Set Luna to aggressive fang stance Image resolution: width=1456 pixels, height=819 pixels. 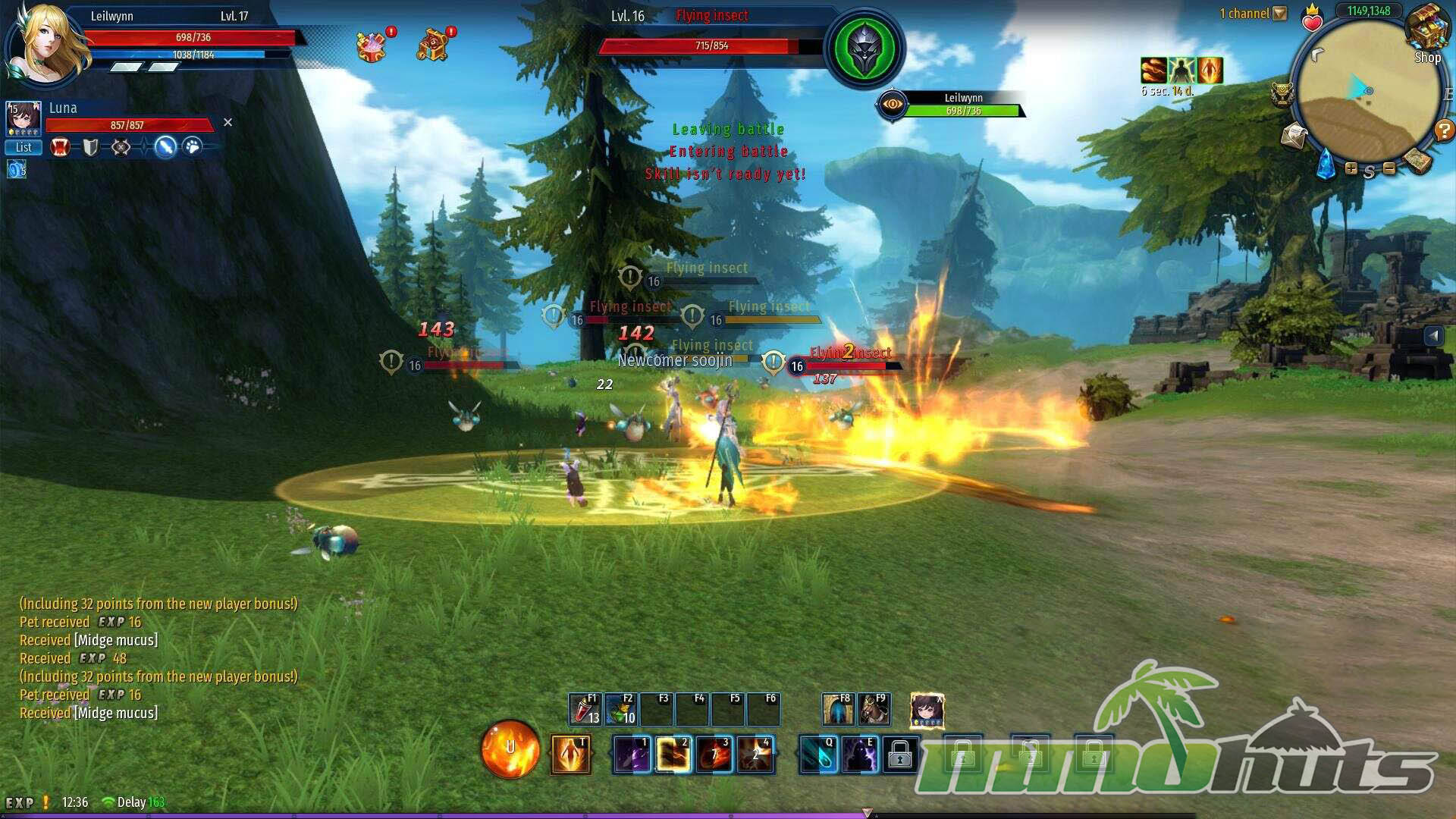click(61, 147)
